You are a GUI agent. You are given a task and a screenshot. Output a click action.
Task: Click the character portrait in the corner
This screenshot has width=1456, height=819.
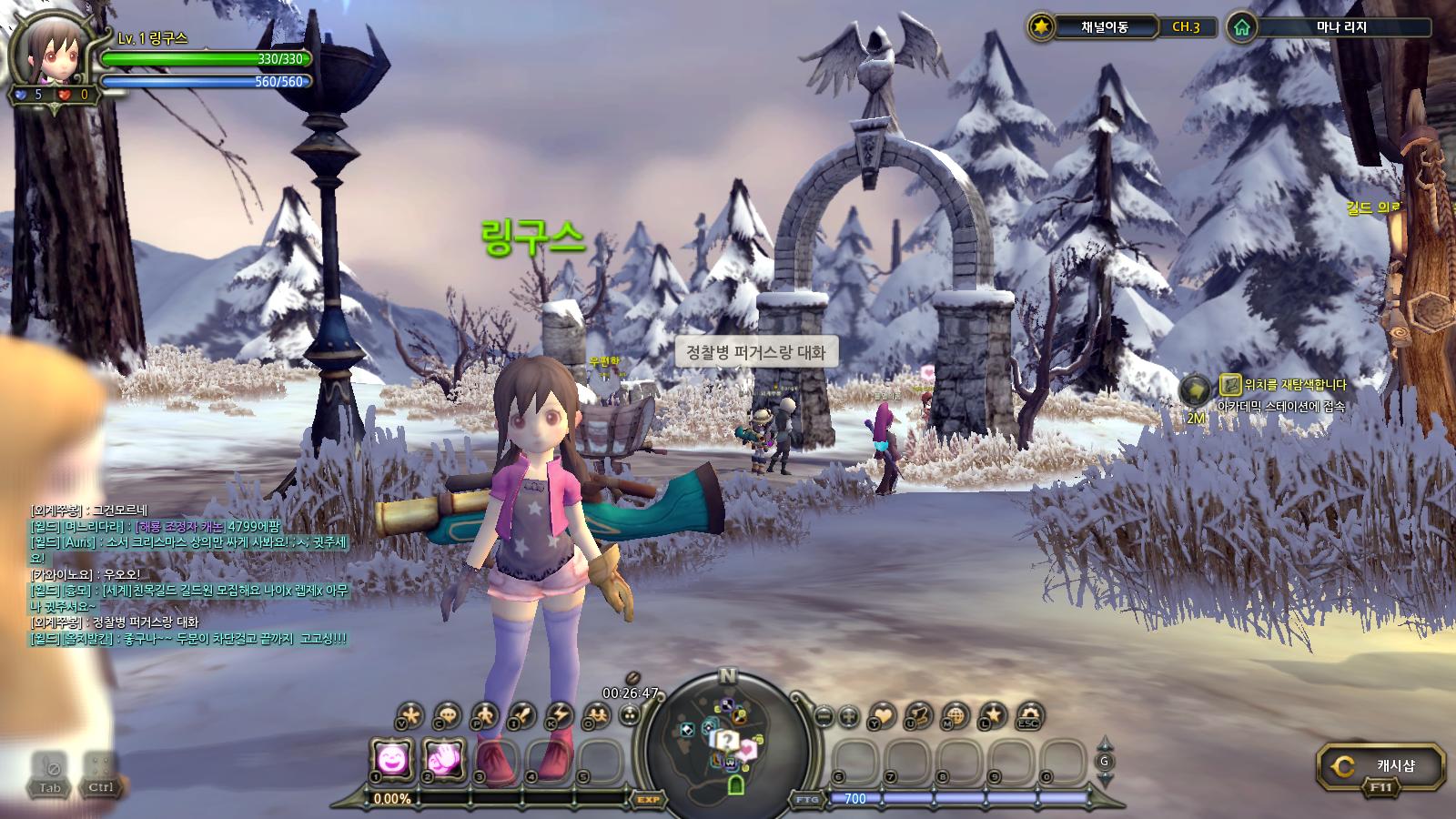[x=49, y=53]
